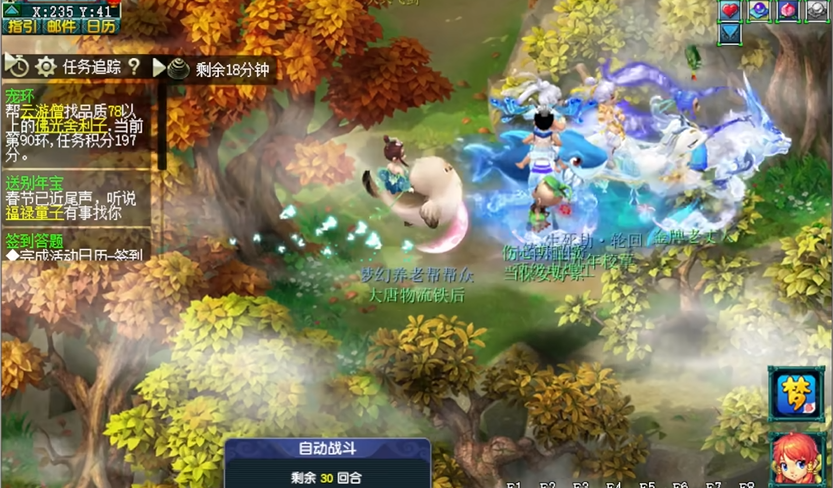The width and height of the screenshot is (833, 488).
Task: Select the 宠环 quest entry
Action: point(19,96)
